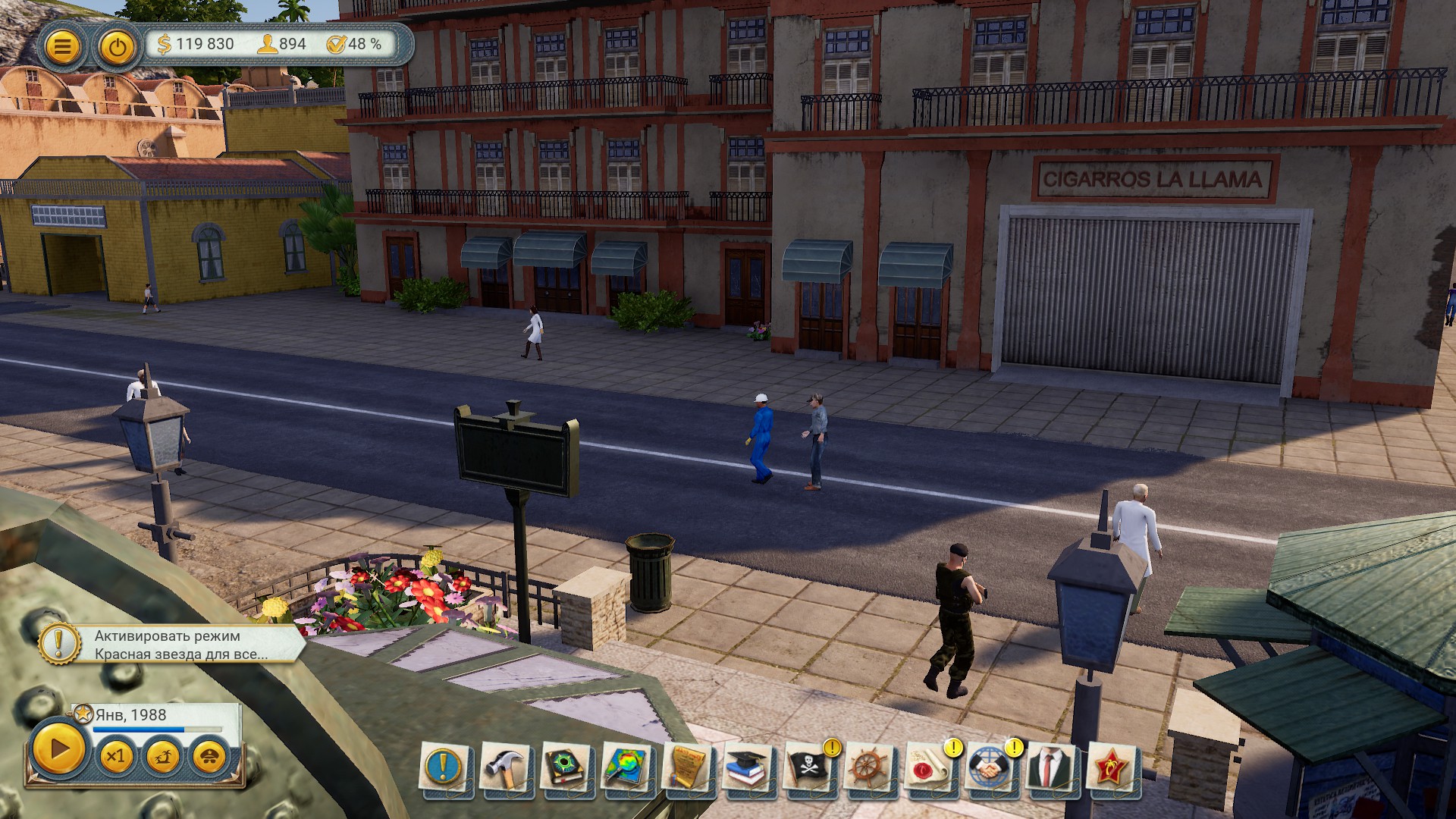1456x819 pixels.
Task: Open the edicts scroll
Action: (x=687, y=768)
